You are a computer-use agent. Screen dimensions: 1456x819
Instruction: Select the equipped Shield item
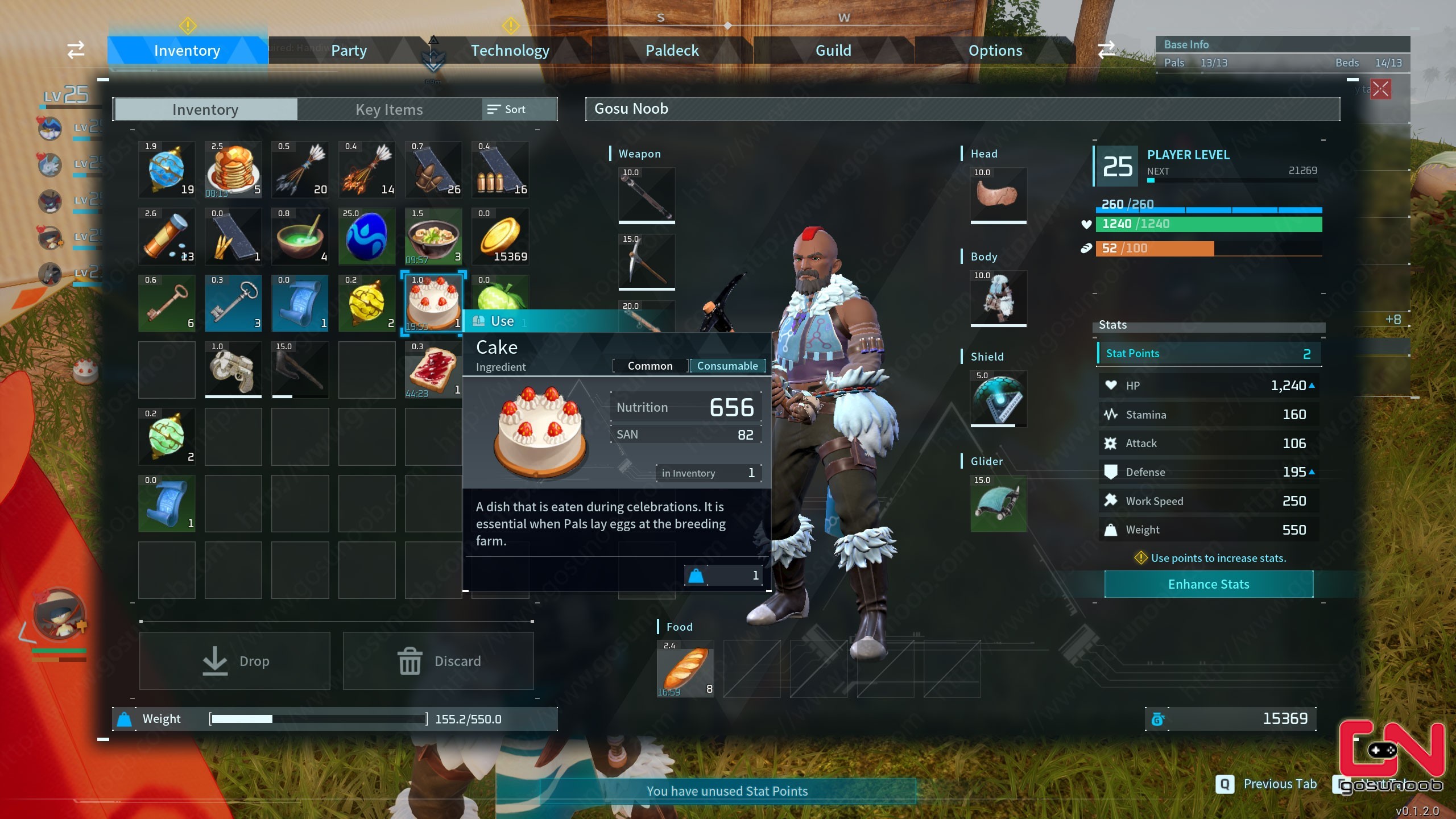(998, 398)
